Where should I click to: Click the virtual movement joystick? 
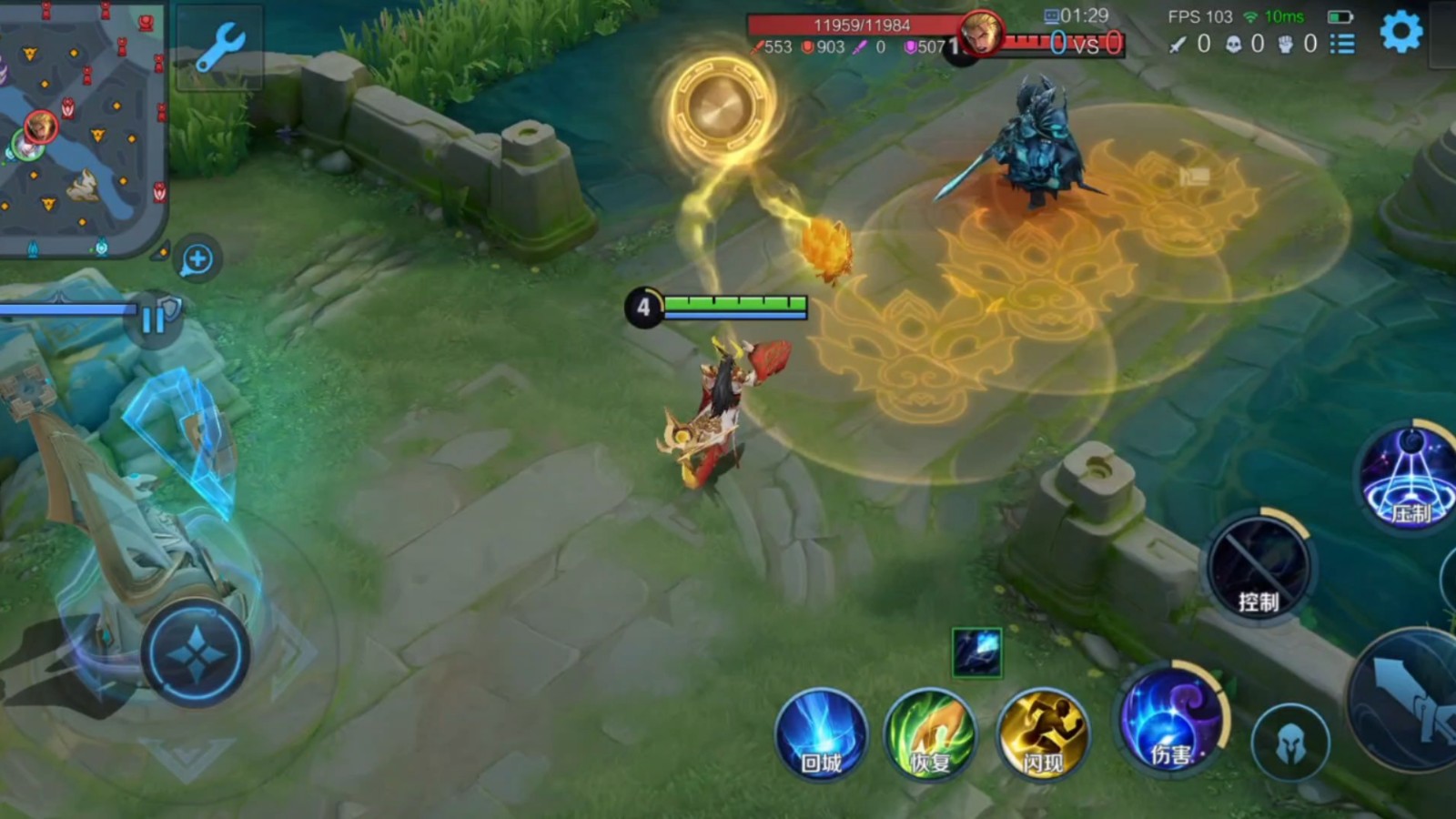point(196,653)
